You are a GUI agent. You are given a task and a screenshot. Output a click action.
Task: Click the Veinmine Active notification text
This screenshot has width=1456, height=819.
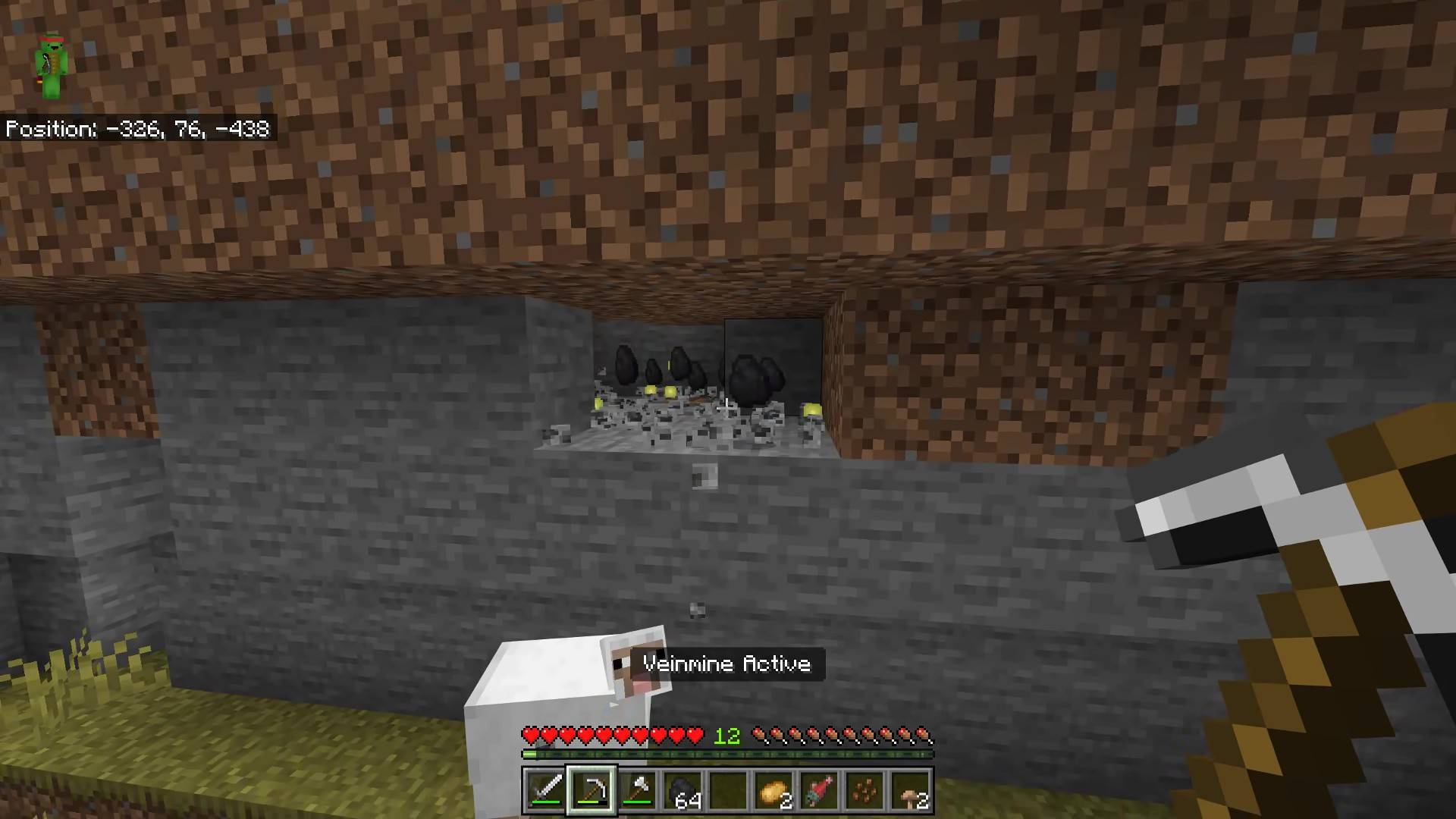[727, 664]
